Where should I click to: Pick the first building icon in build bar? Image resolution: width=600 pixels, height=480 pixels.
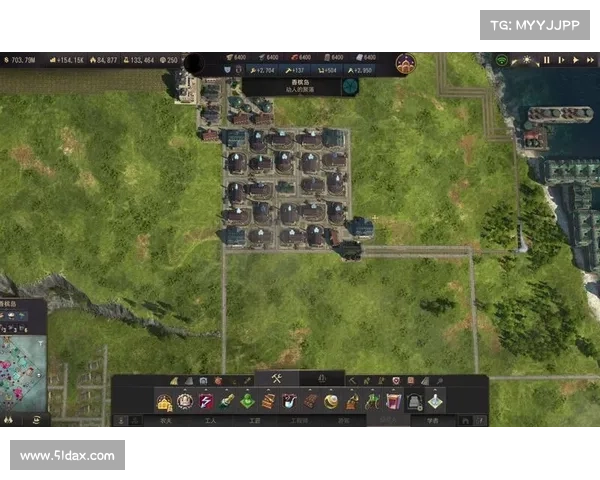tap(164, 401)
